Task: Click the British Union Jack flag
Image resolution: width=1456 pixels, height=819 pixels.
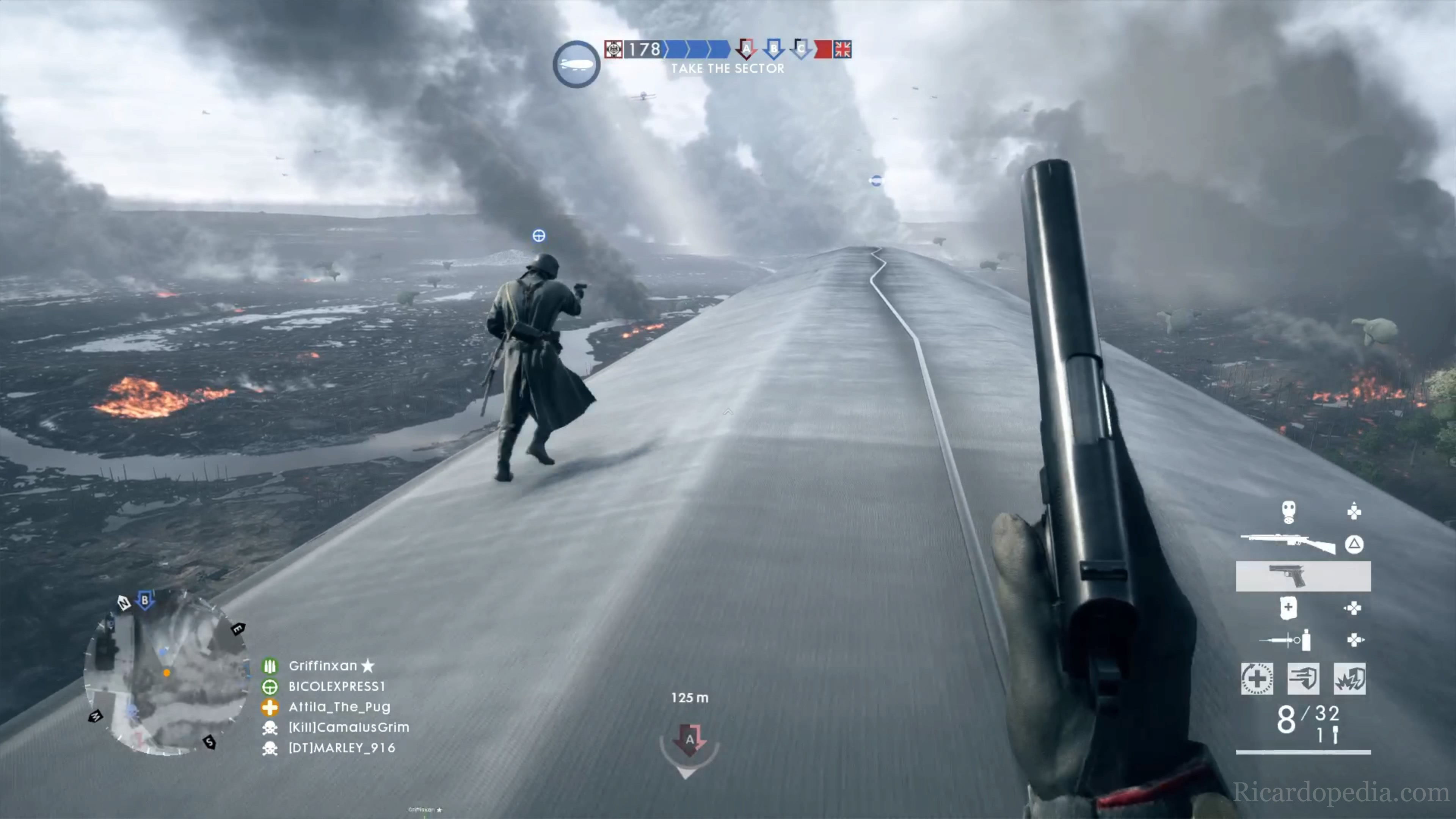Action: click(842, 49)
